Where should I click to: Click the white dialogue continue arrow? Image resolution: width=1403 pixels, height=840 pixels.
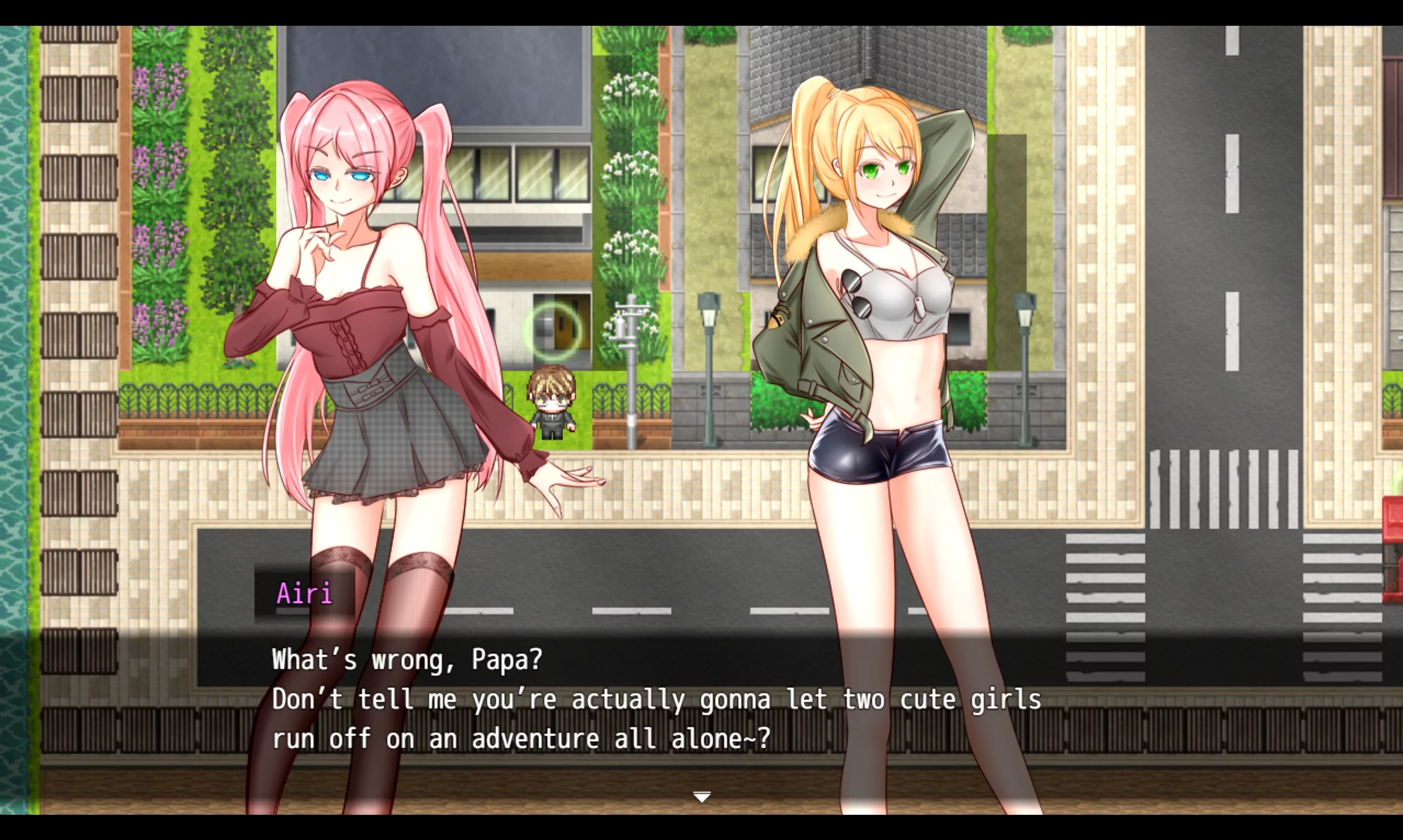point(702,797)
